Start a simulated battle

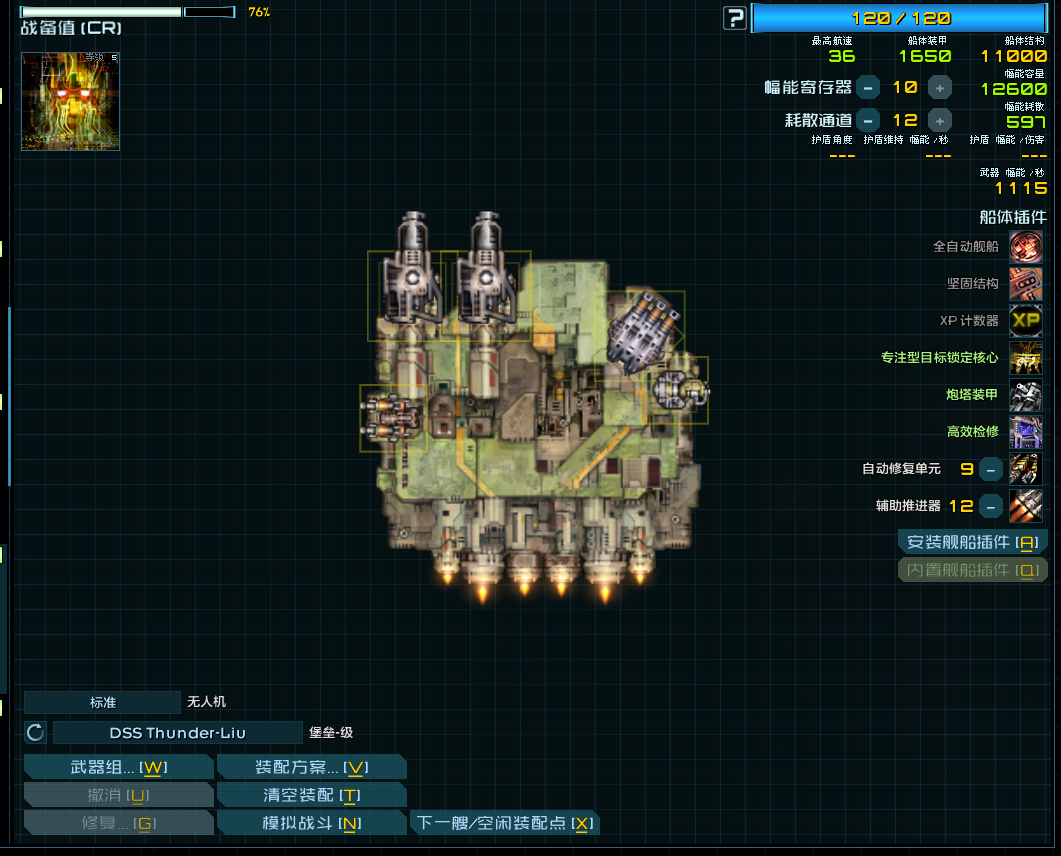[311, 823]
